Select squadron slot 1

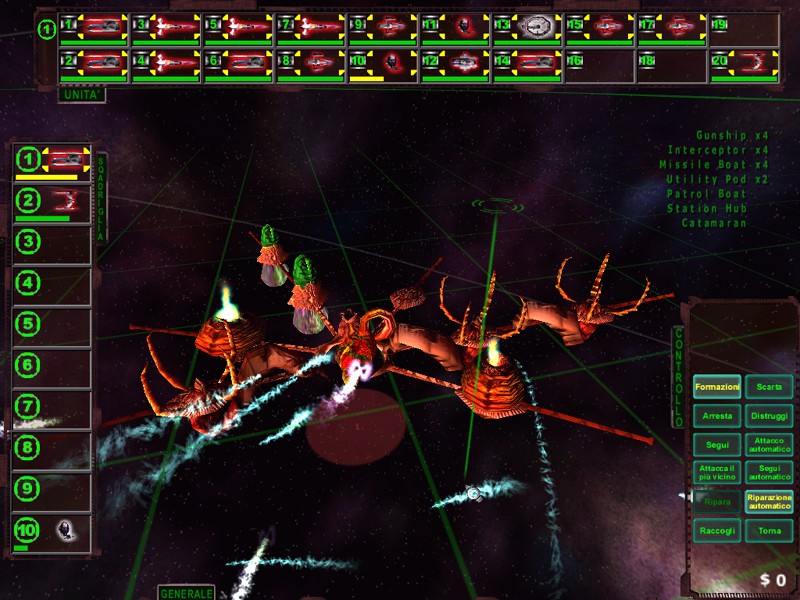(52, 162)
